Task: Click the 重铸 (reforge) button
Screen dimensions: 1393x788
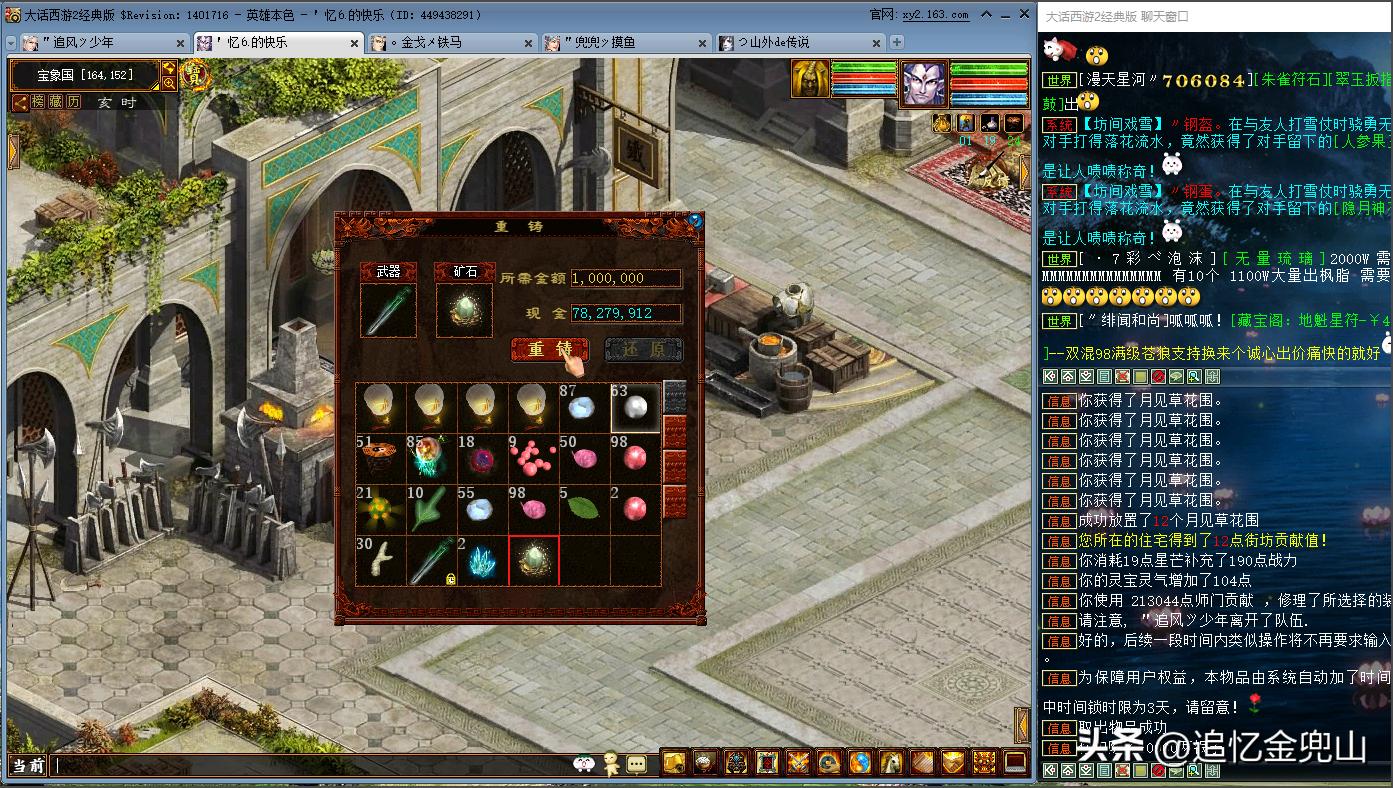Action: [x=549, y=349]
